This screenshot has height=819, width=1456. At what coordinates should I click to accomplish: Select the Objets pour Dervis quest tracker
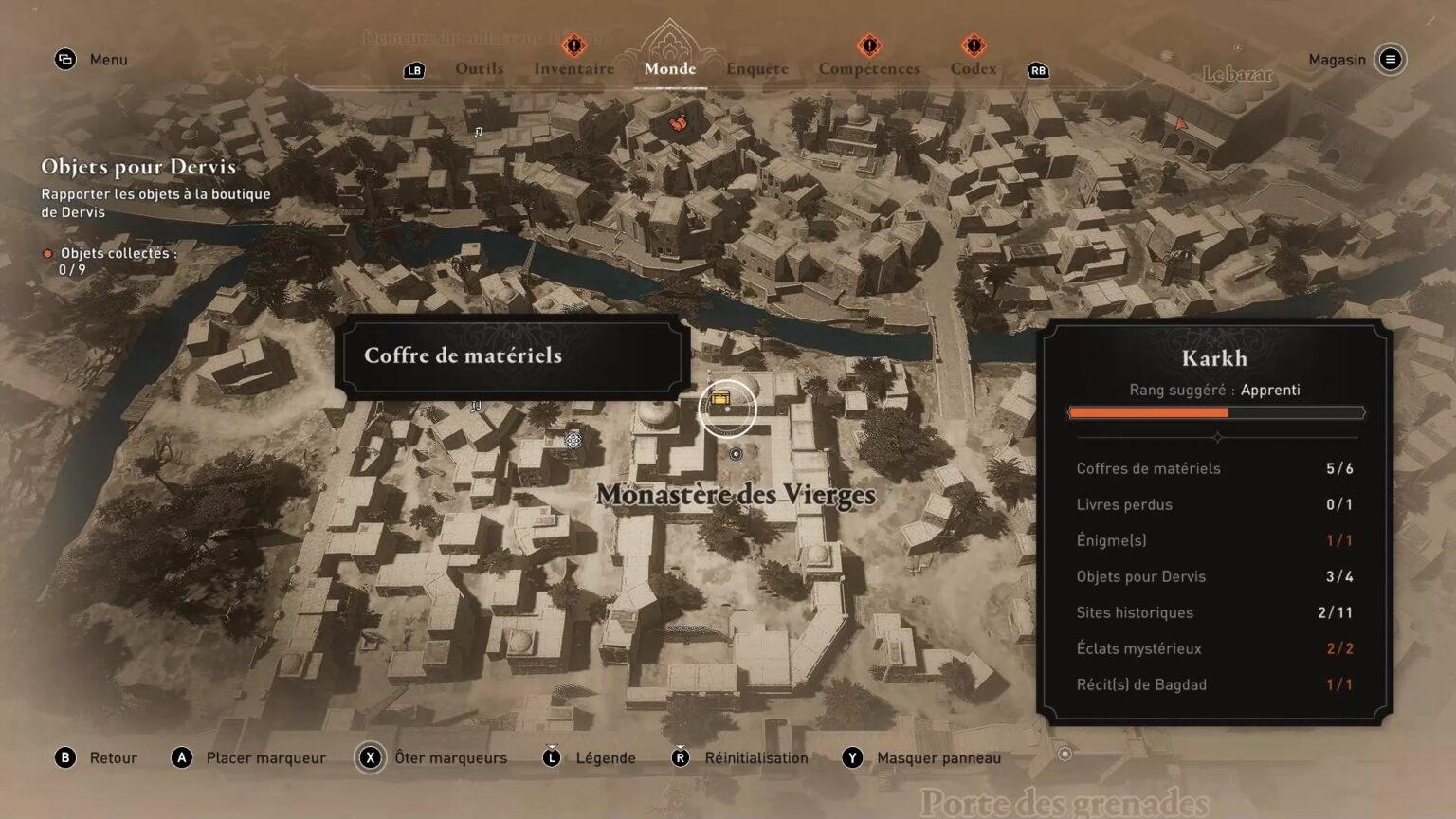point(138,167)
